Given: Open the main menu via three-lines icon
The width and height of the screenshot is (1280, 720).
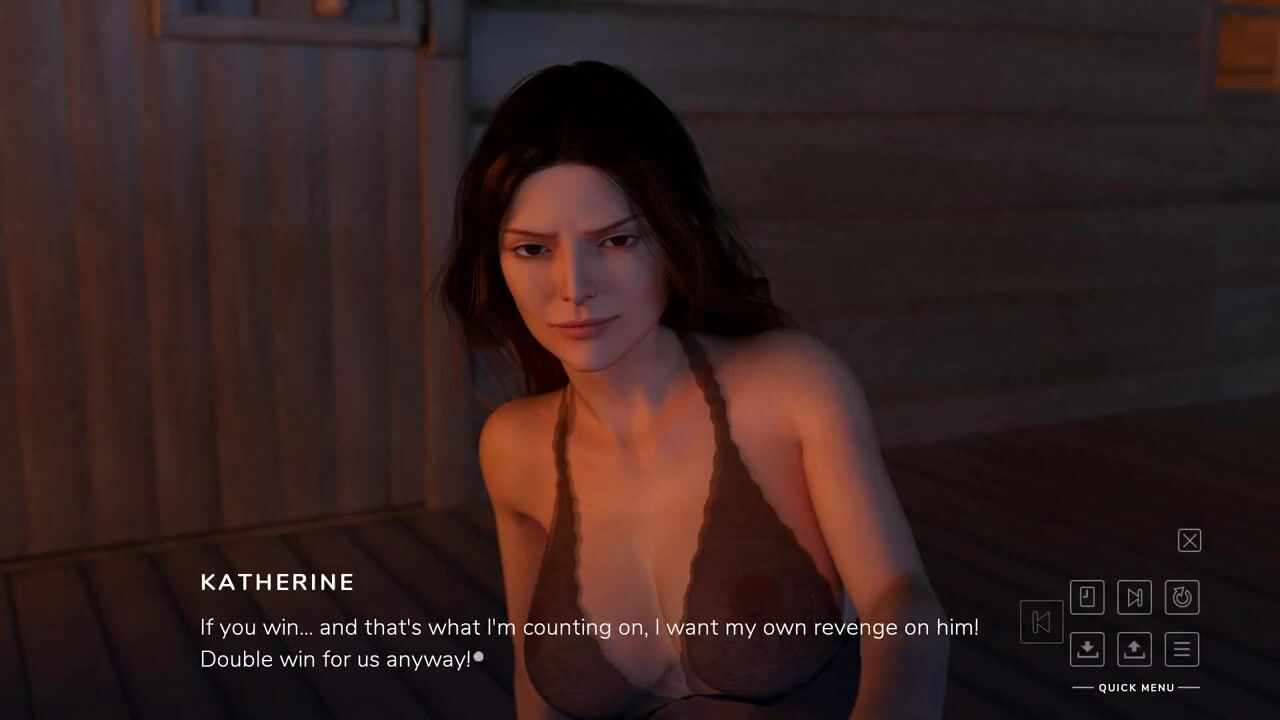Looking at the screenshot, I should point(1182,649).
